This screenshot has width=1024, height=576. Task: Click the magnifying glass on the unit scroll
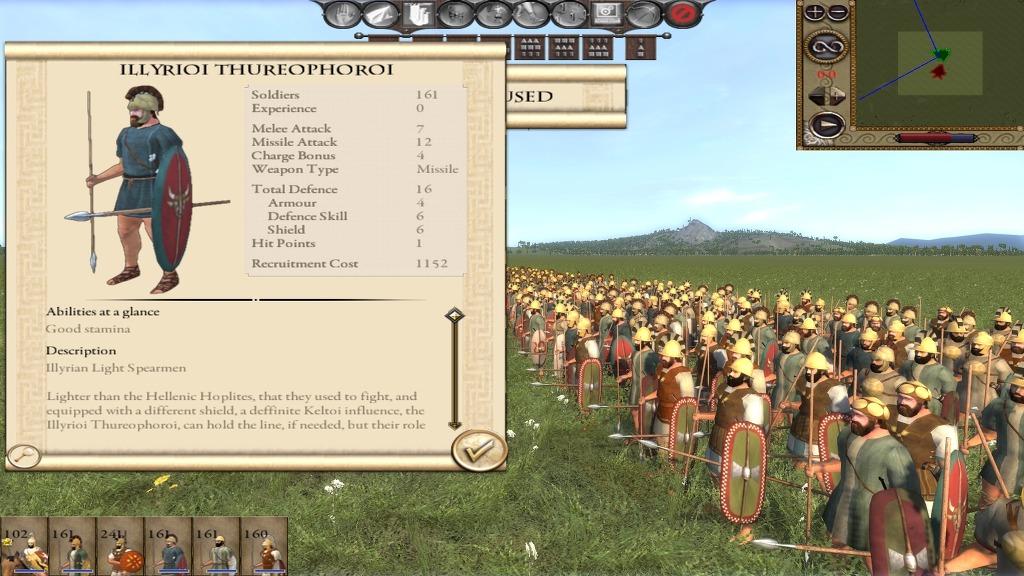[24, 456]
